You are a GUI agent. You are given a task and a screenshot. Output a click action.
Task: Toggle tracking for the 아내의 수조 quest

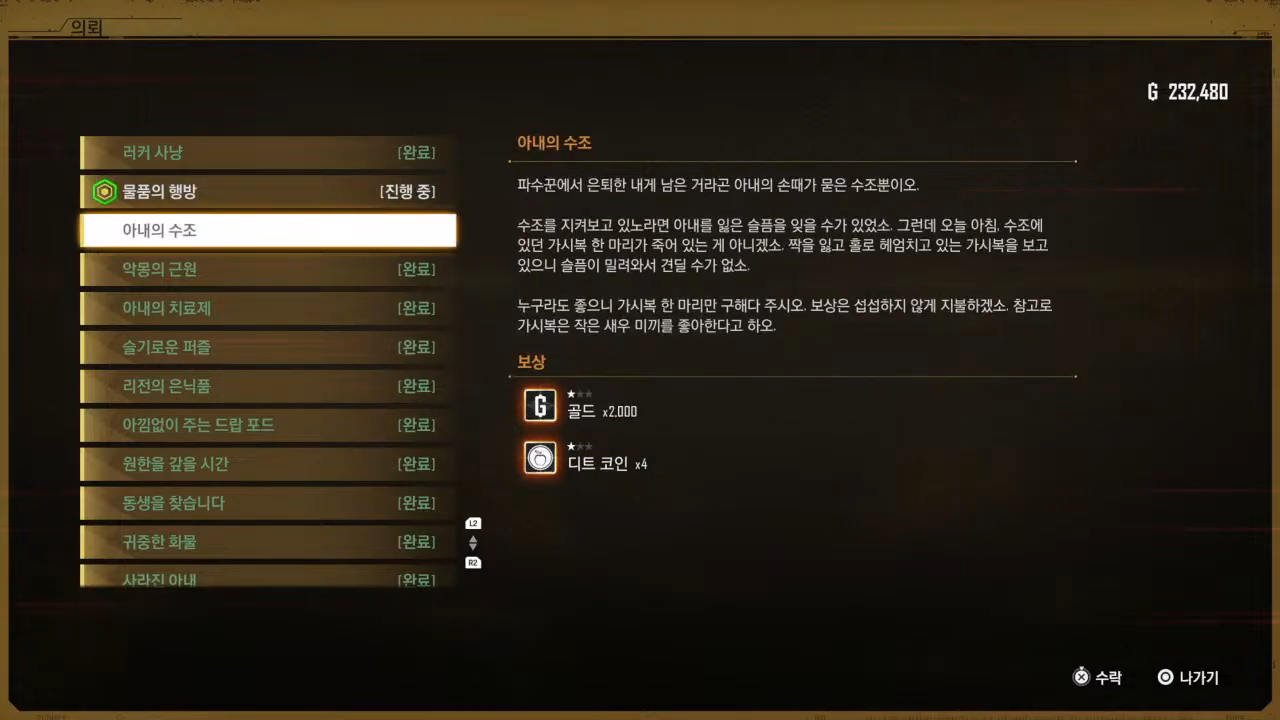tap(265, 230)
